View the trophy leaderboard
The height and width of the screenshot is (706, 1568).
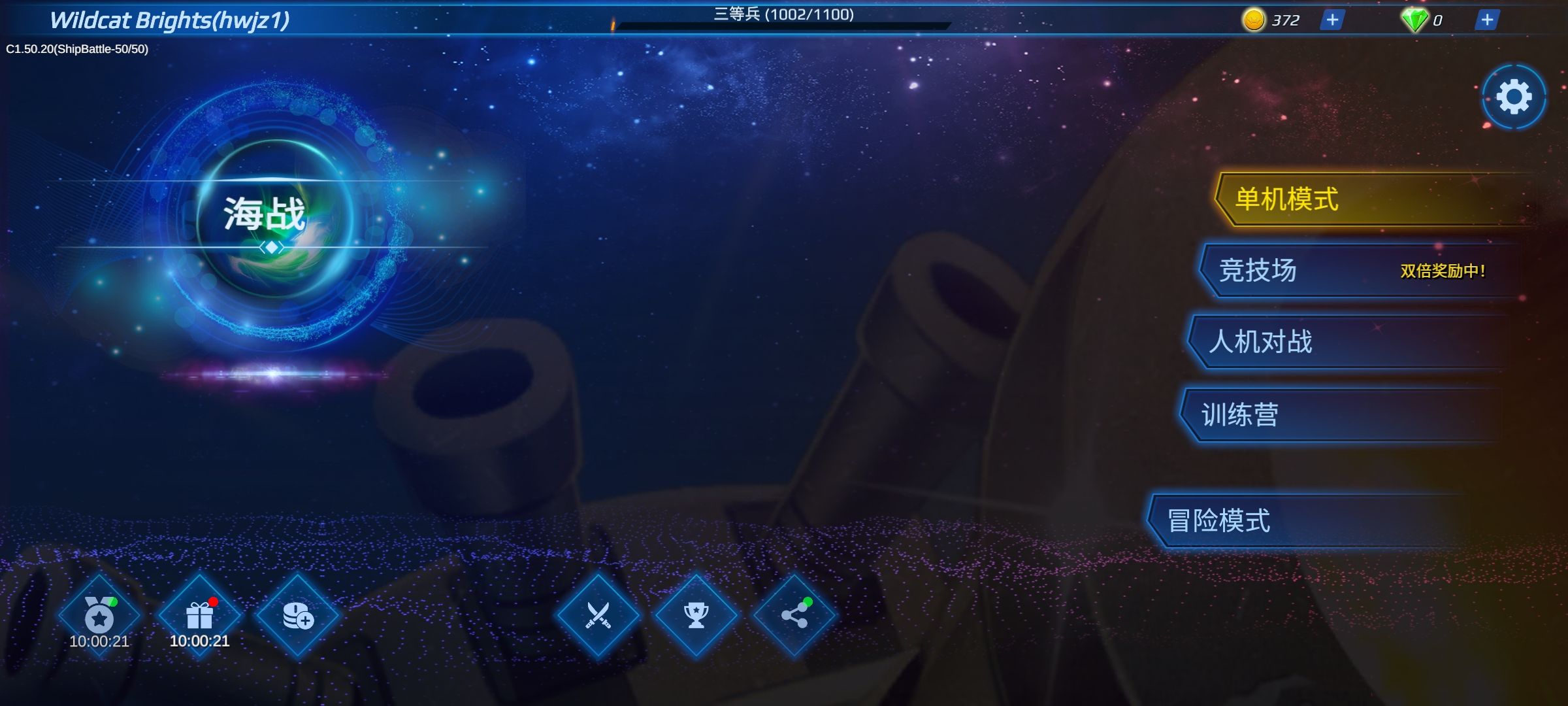(696, 616)
